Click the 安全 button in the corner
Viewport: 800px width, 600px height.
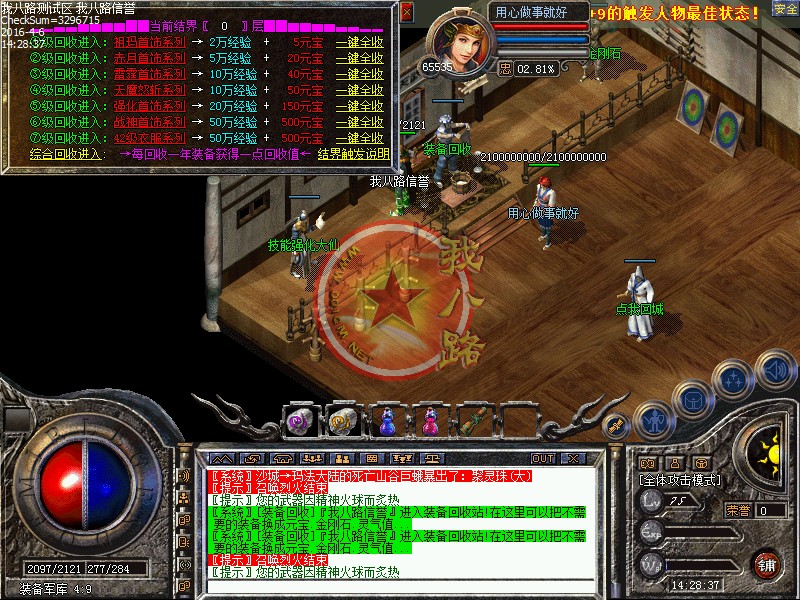coord(785,10)
